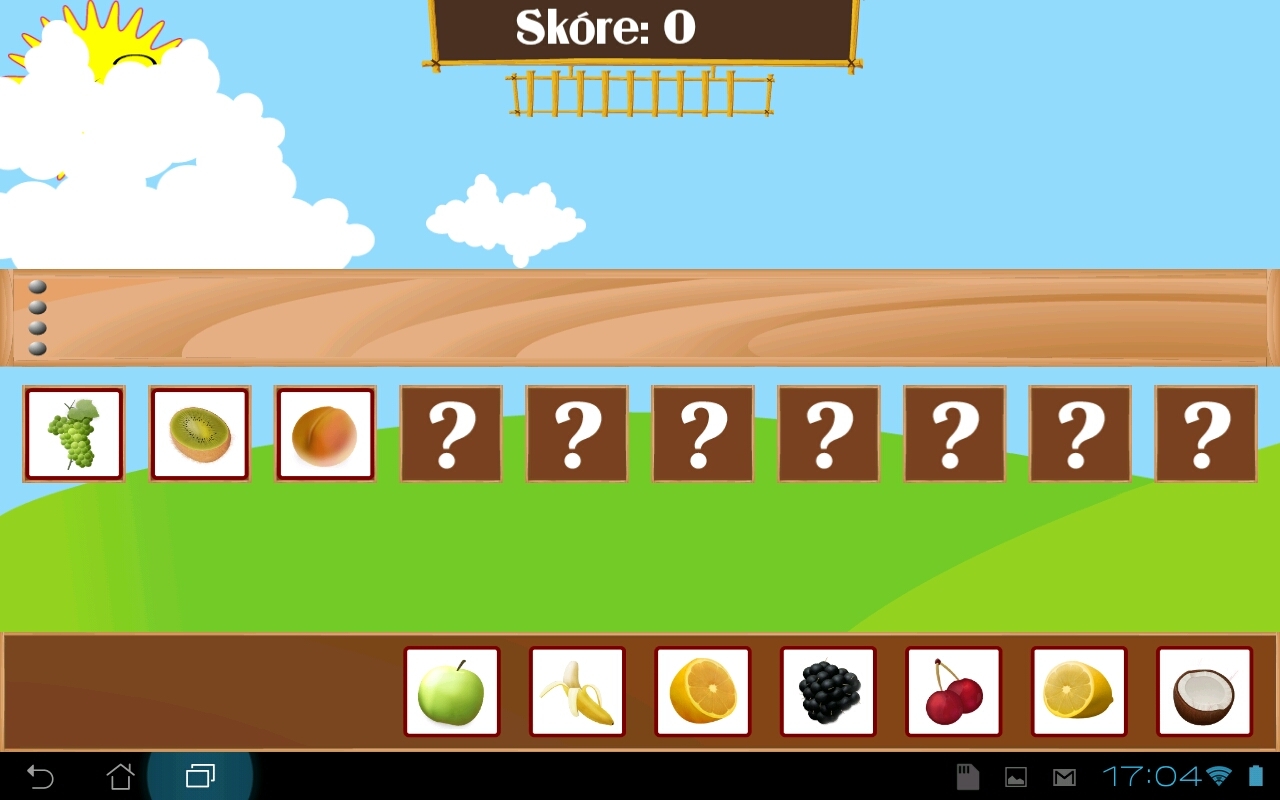Open recent apps from the taskbar
This screenshot has width=1280, height=800.
(x=199, y=775)
